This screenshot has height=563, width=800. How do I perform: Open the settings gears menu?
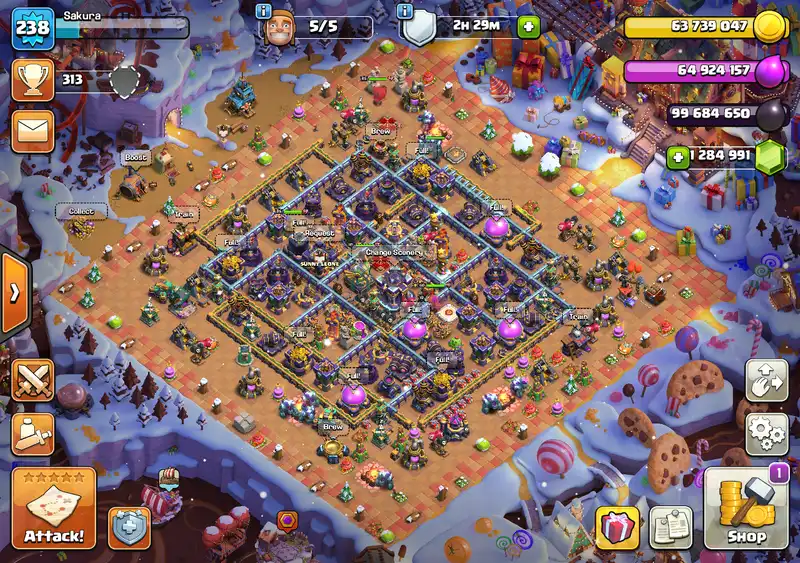[x=766, y=433]
